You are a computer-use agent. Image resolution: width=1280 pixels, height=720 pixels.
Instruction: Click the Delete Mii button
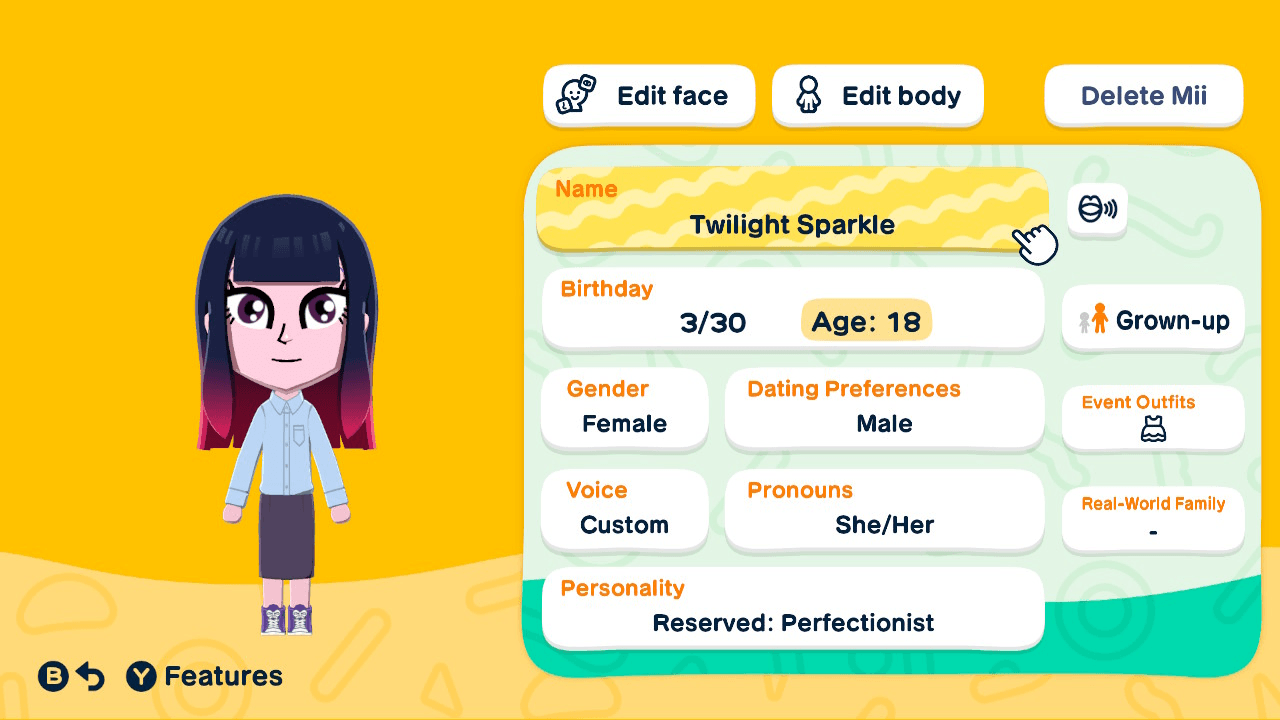click(x=1143, y=95)
